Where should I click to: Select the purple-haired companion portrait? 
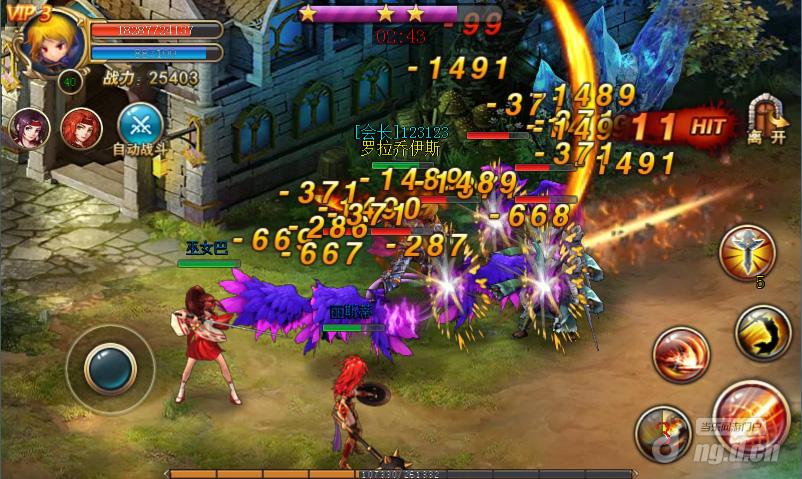(28, 129)
